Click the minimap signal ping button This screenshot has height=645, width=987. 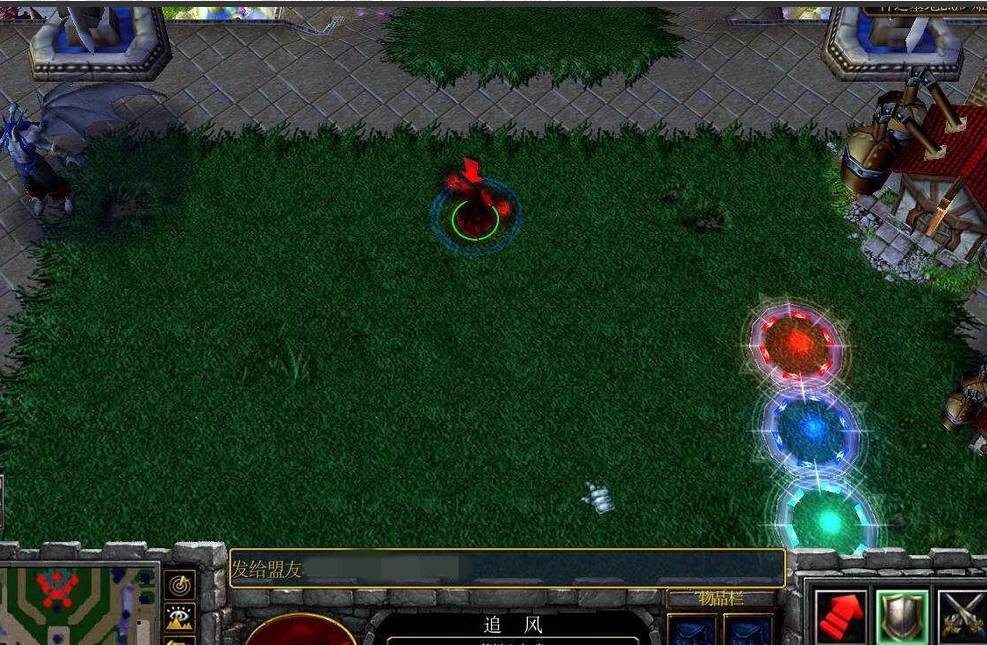coord(180,584)
